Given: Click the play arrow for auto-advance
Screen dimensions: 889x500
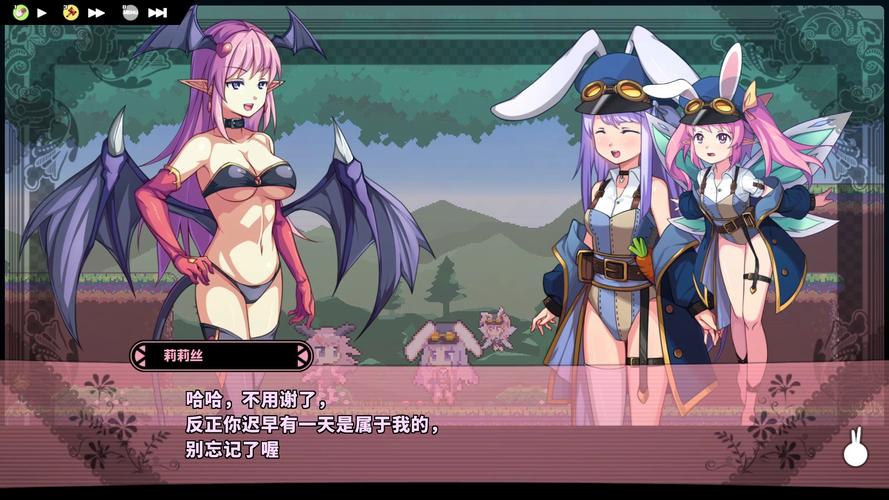Looking at the screenshot, I should (42, 13).
